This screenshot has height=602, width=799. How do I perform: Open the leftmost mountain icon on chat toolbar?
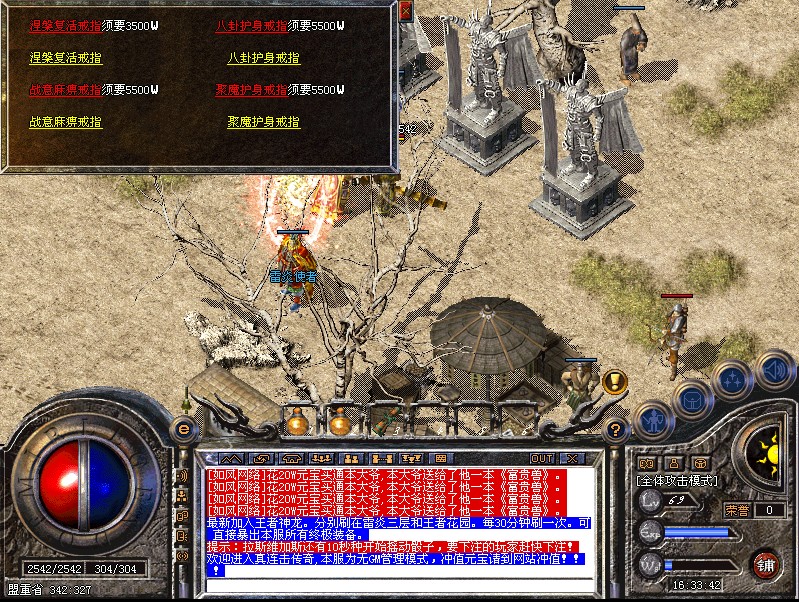pyautogui.click(x=233, y=458)
